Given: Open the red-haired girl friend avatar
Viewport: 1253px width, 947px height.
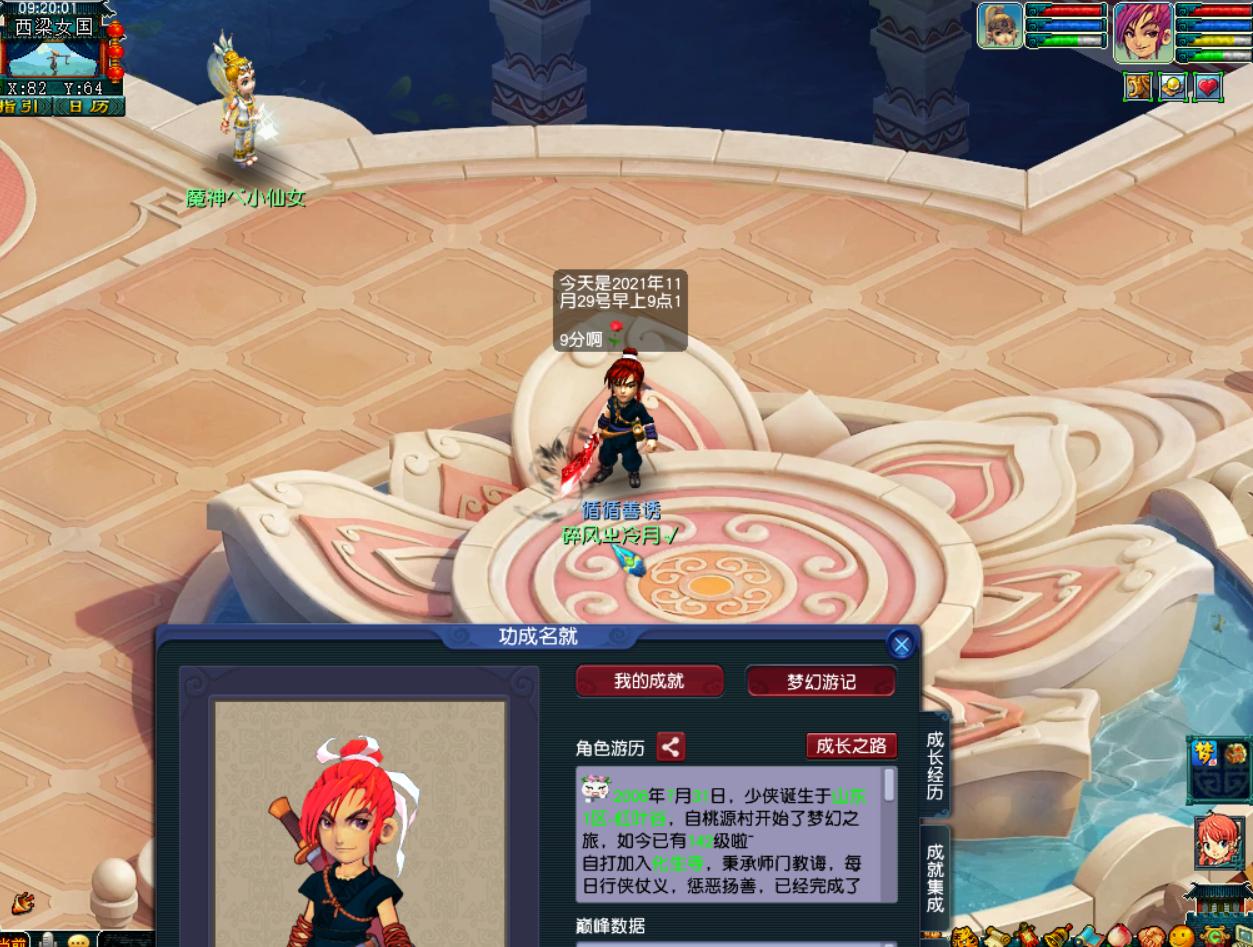Looking at the screenshot, I should click(x=1219, y=842).
